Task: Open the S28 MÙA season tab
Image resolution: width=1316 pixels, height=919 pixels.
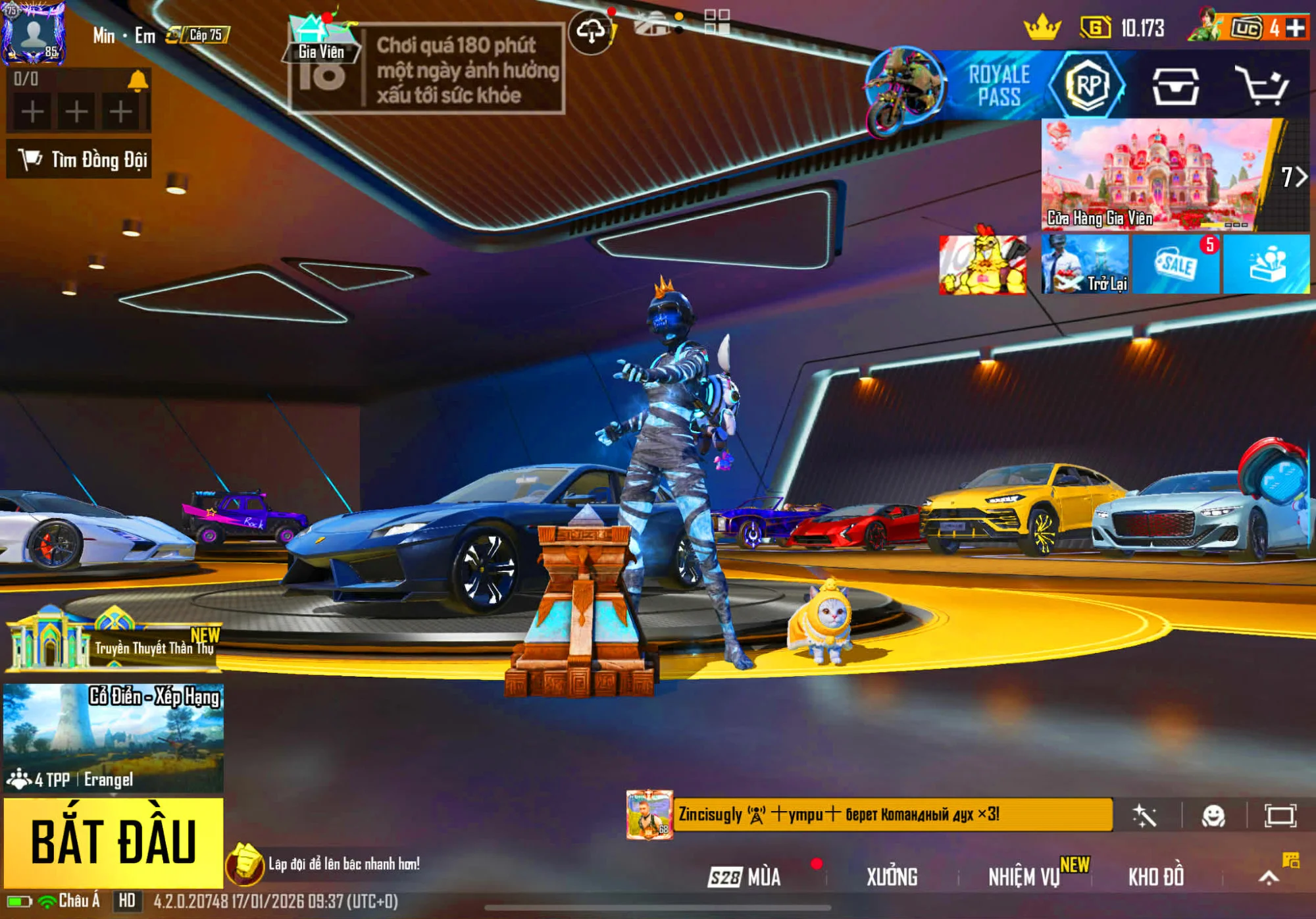Action: click(745, 877)
